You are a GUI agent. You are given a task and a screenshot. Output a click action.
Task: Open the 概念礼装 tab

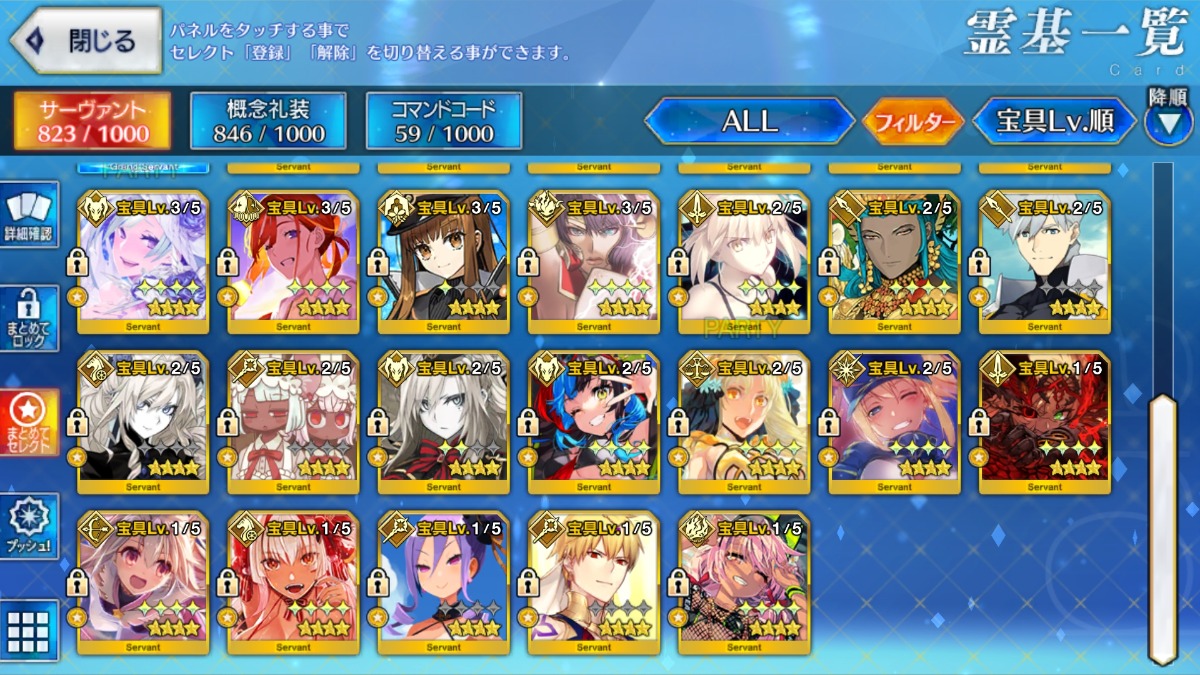[268, 122]
